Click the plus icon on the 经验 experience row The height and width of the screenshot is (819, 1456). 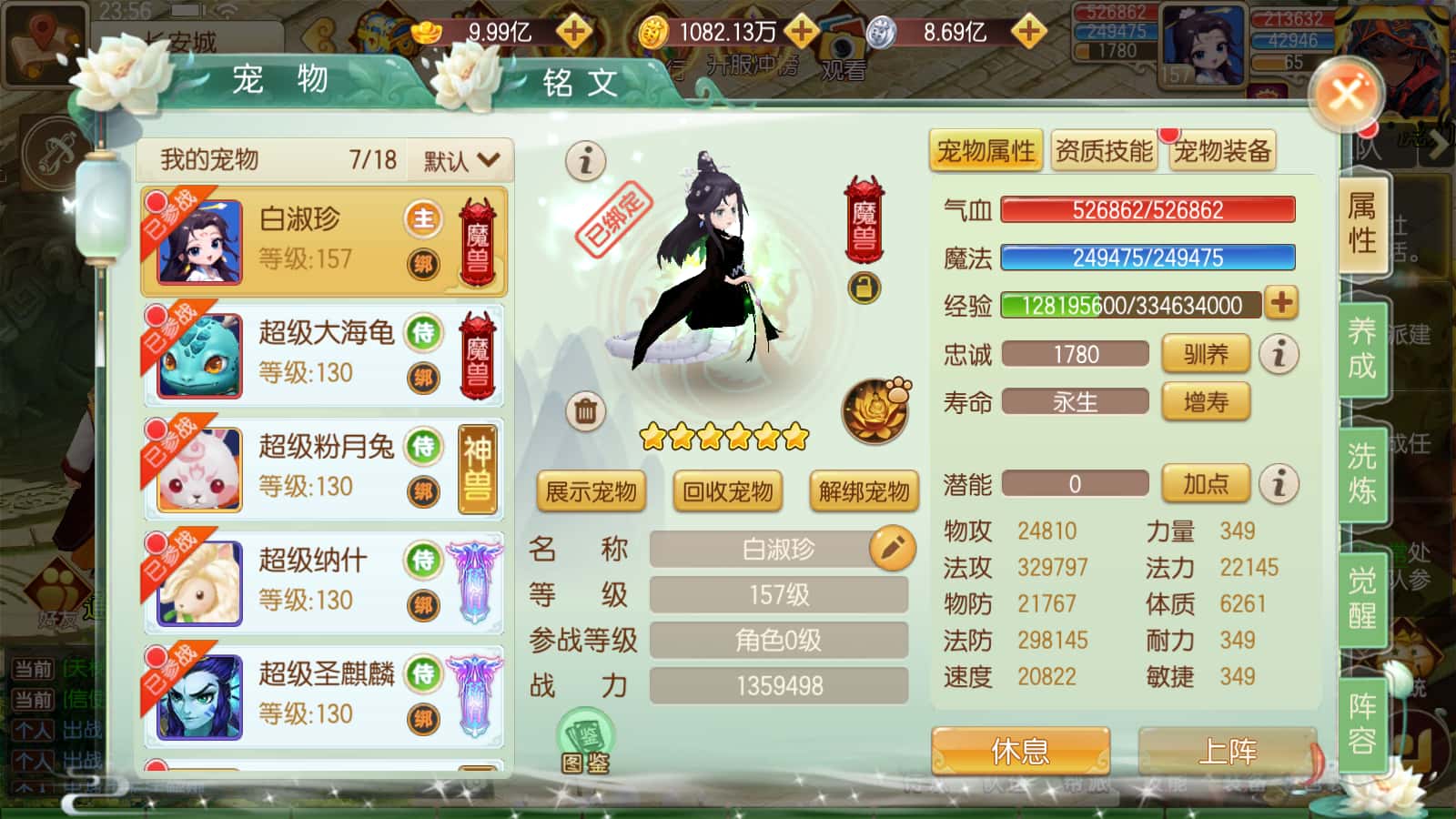tap(1280, 305)
